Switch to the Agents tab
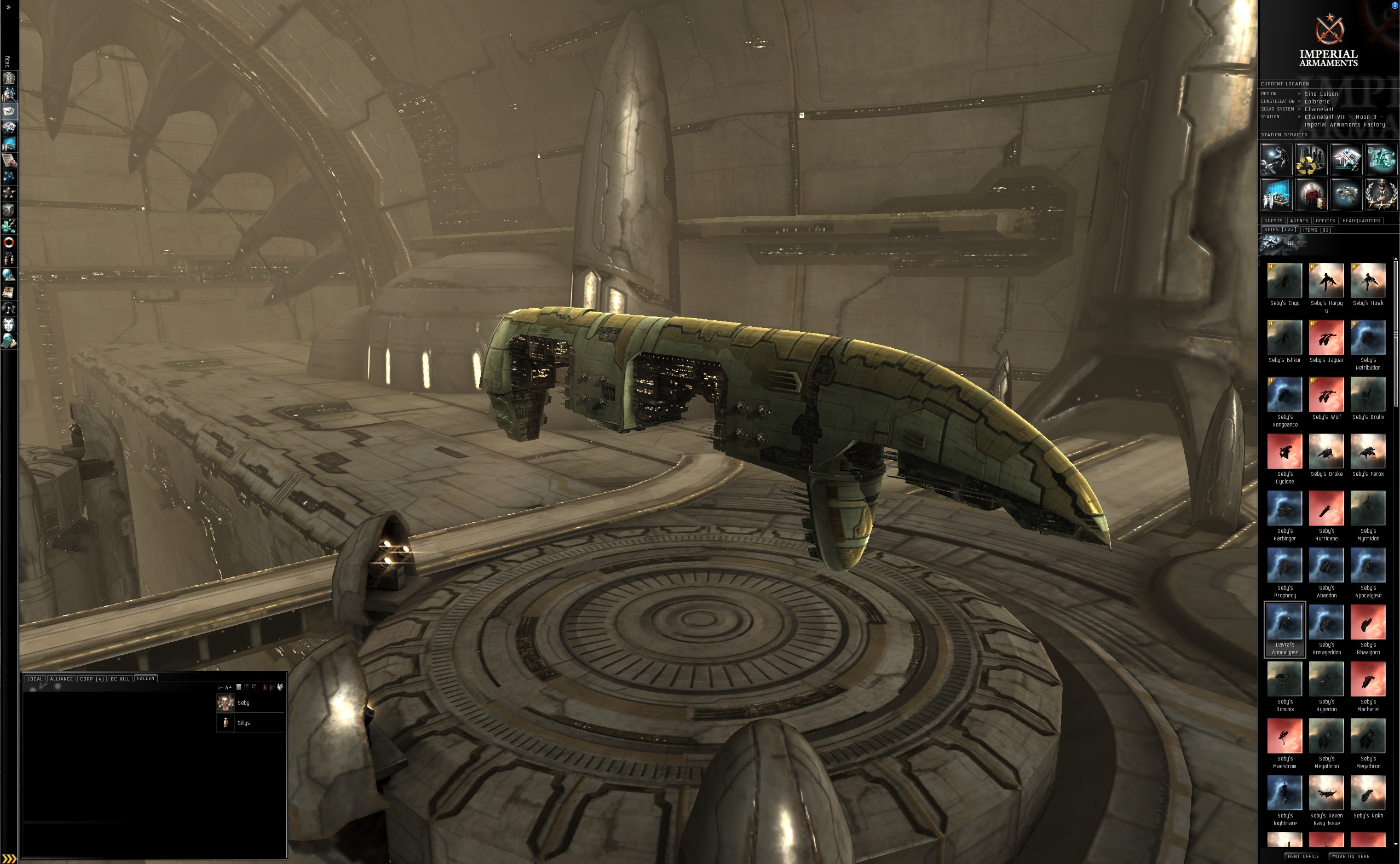This screenshot has height=864, width=1400. (1299, 221)
